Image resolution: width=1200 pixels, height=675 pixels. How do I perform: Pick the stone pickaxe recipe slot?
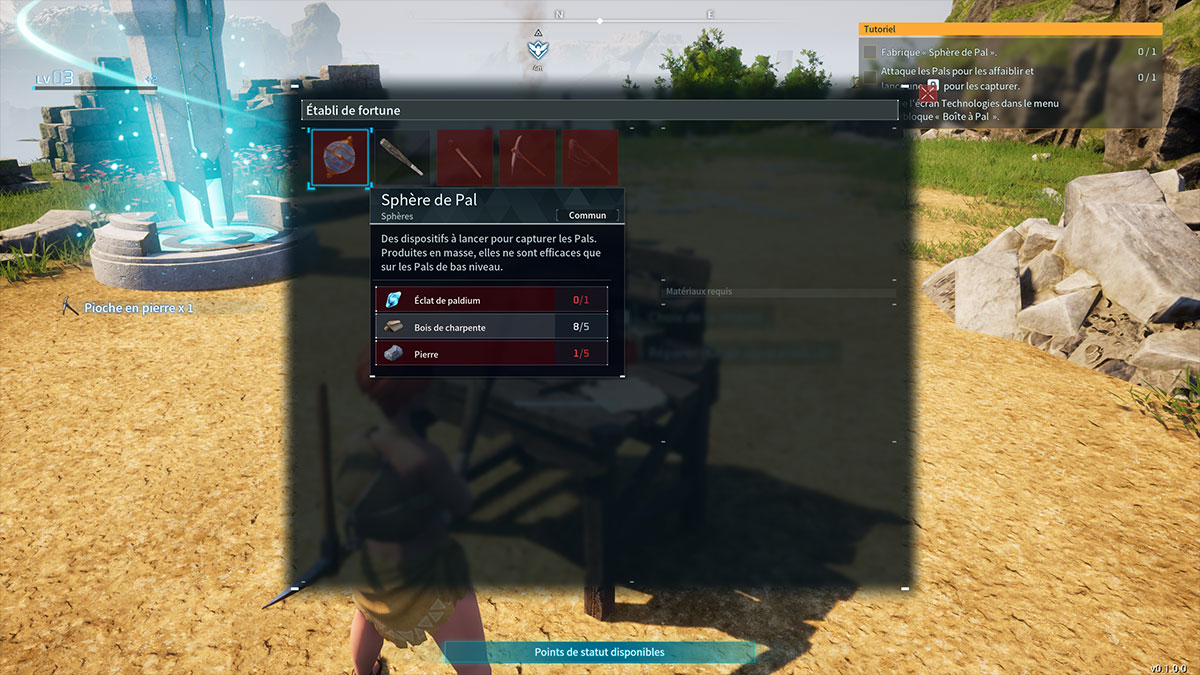tap(527, 158)
